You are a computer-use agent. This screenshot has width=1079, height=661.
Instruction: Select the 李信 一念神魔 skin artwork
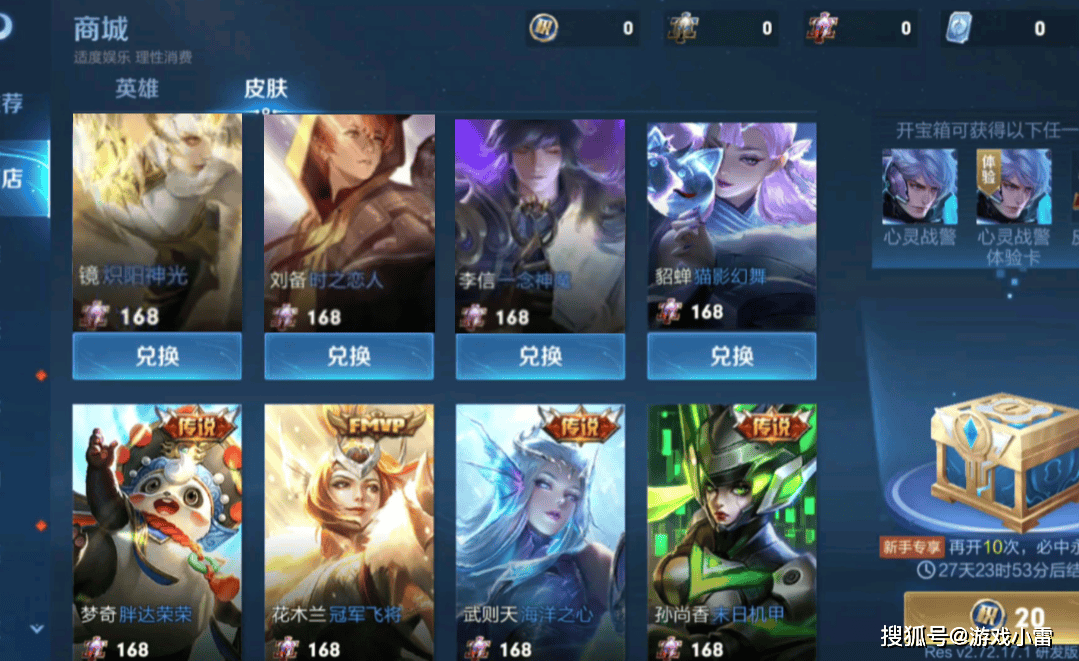540,210
